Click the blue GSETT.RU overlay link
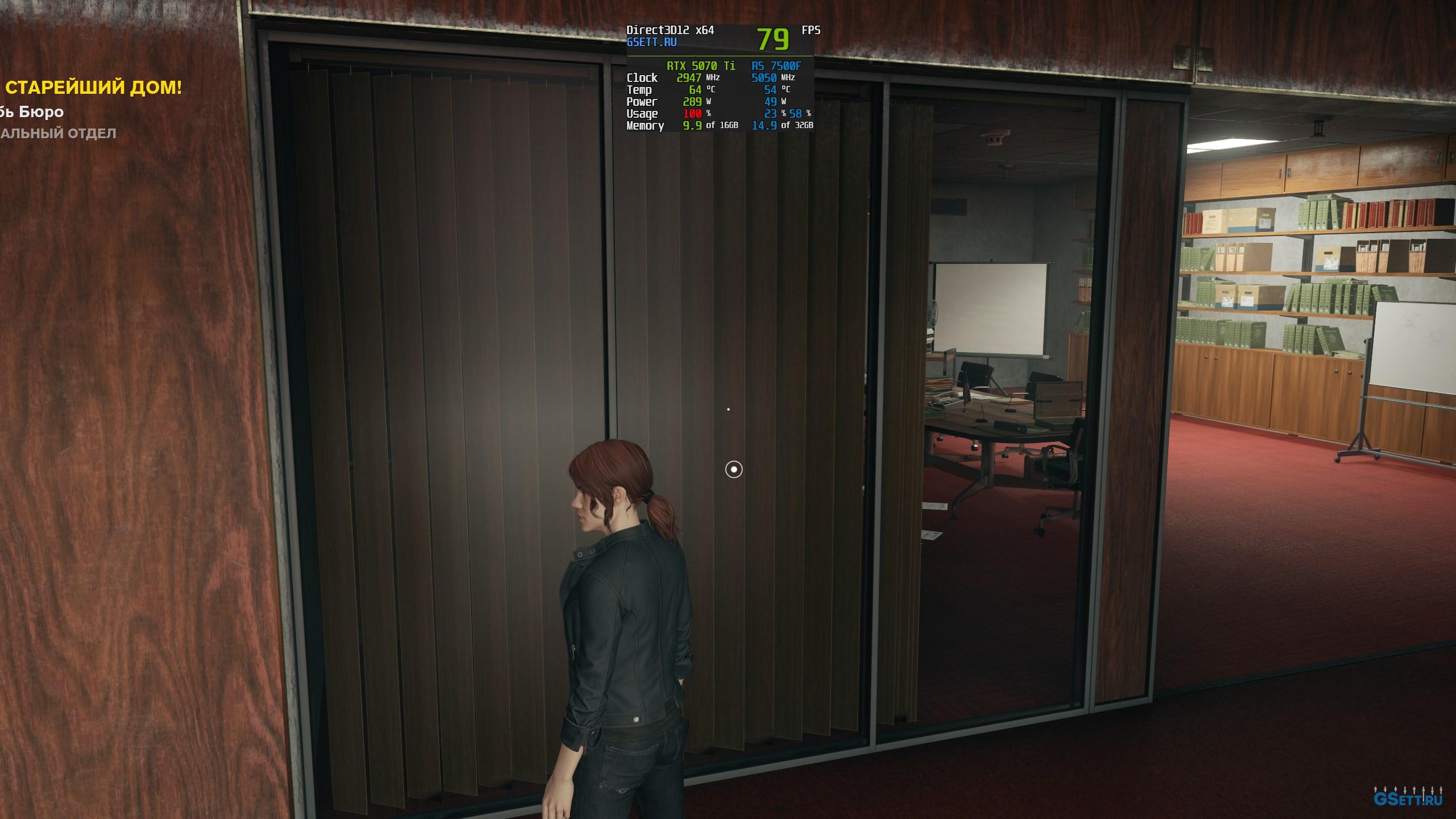1456x819 pixels. (x=651, y=43)
